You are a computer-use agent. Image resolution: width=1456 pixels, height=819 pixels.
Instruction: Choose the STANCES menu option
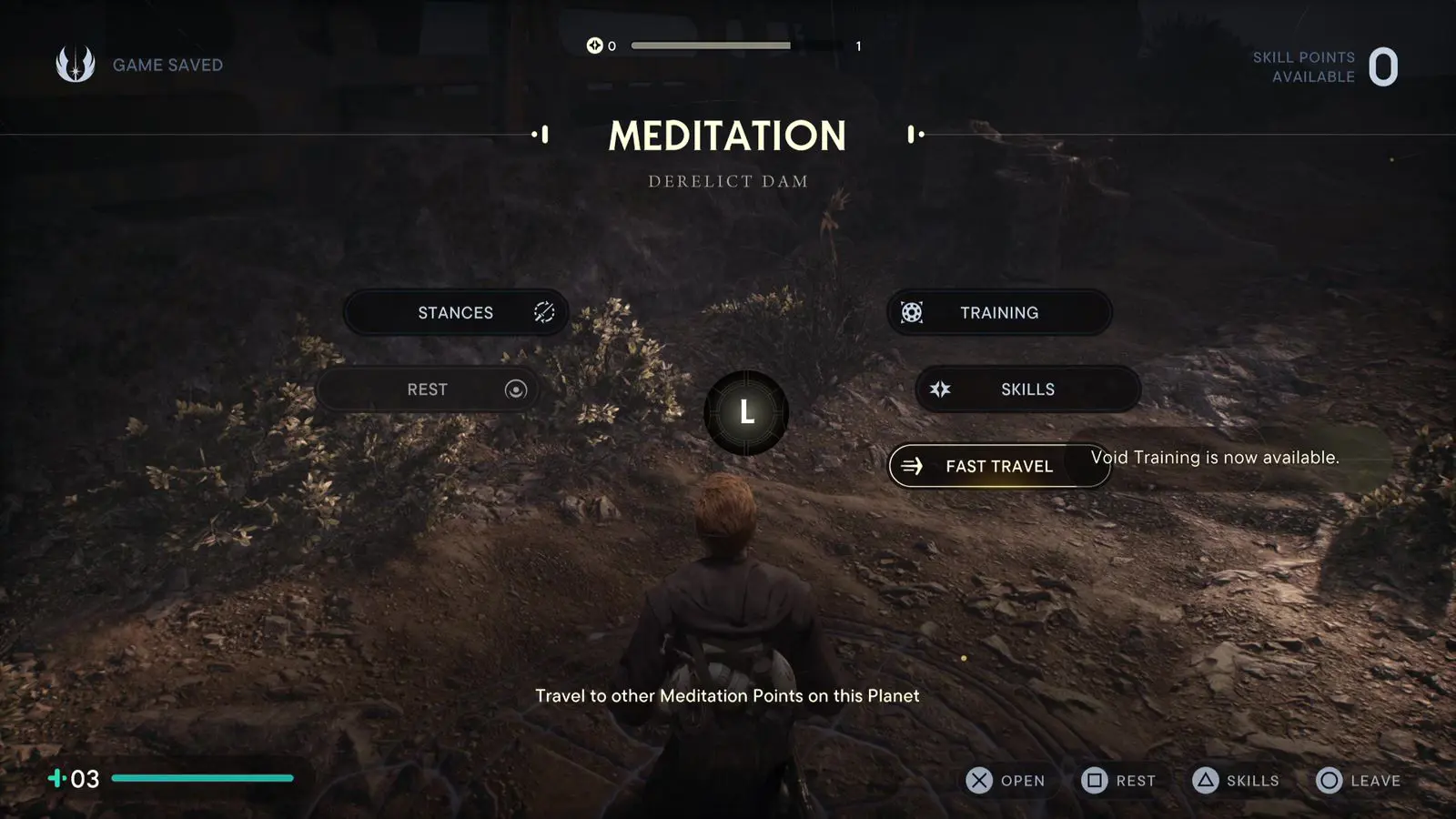coord(455,312)
